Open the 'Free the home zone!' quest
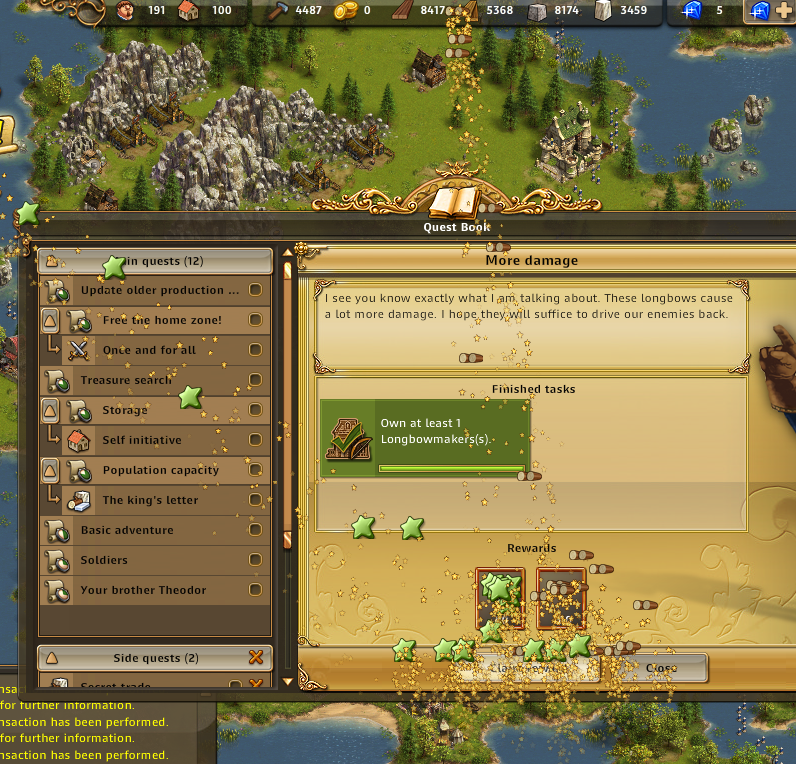 [x=162, y=320]
